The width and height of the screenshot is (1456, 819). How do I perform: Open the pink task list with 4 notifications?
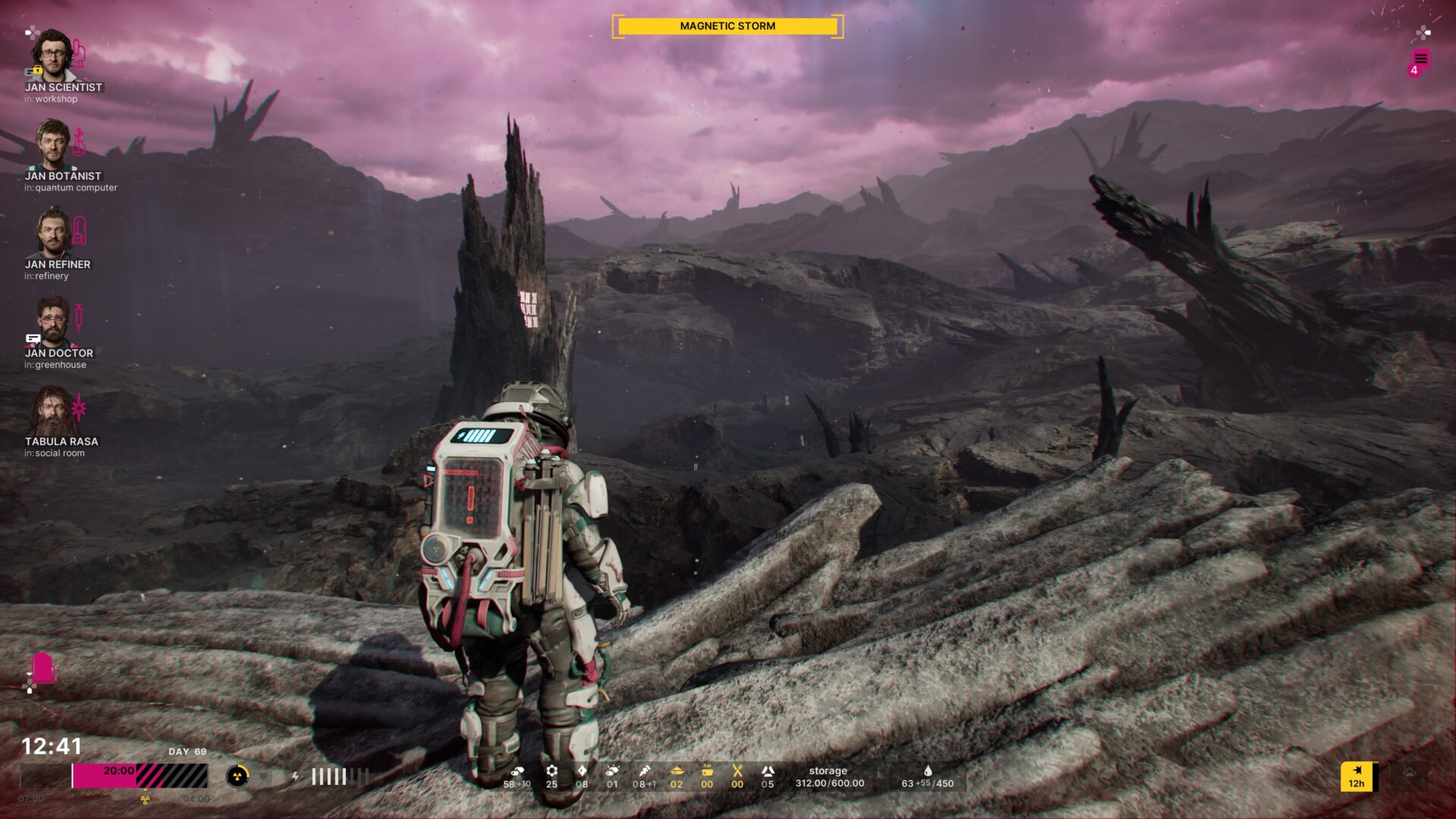click(1420, 60)
